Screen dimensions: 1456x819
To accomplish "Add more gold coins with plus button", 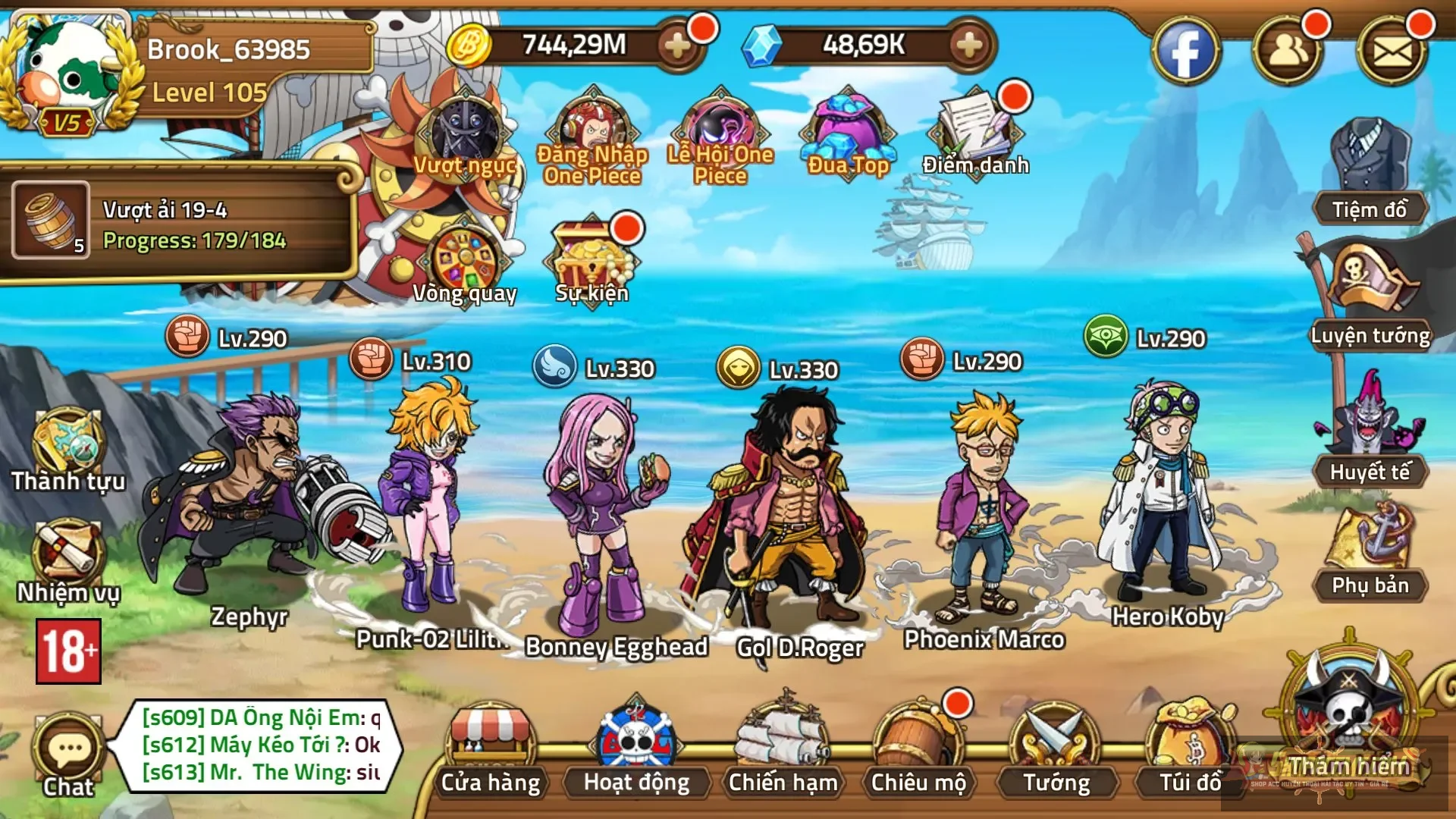I will click(x=677, y=46).
